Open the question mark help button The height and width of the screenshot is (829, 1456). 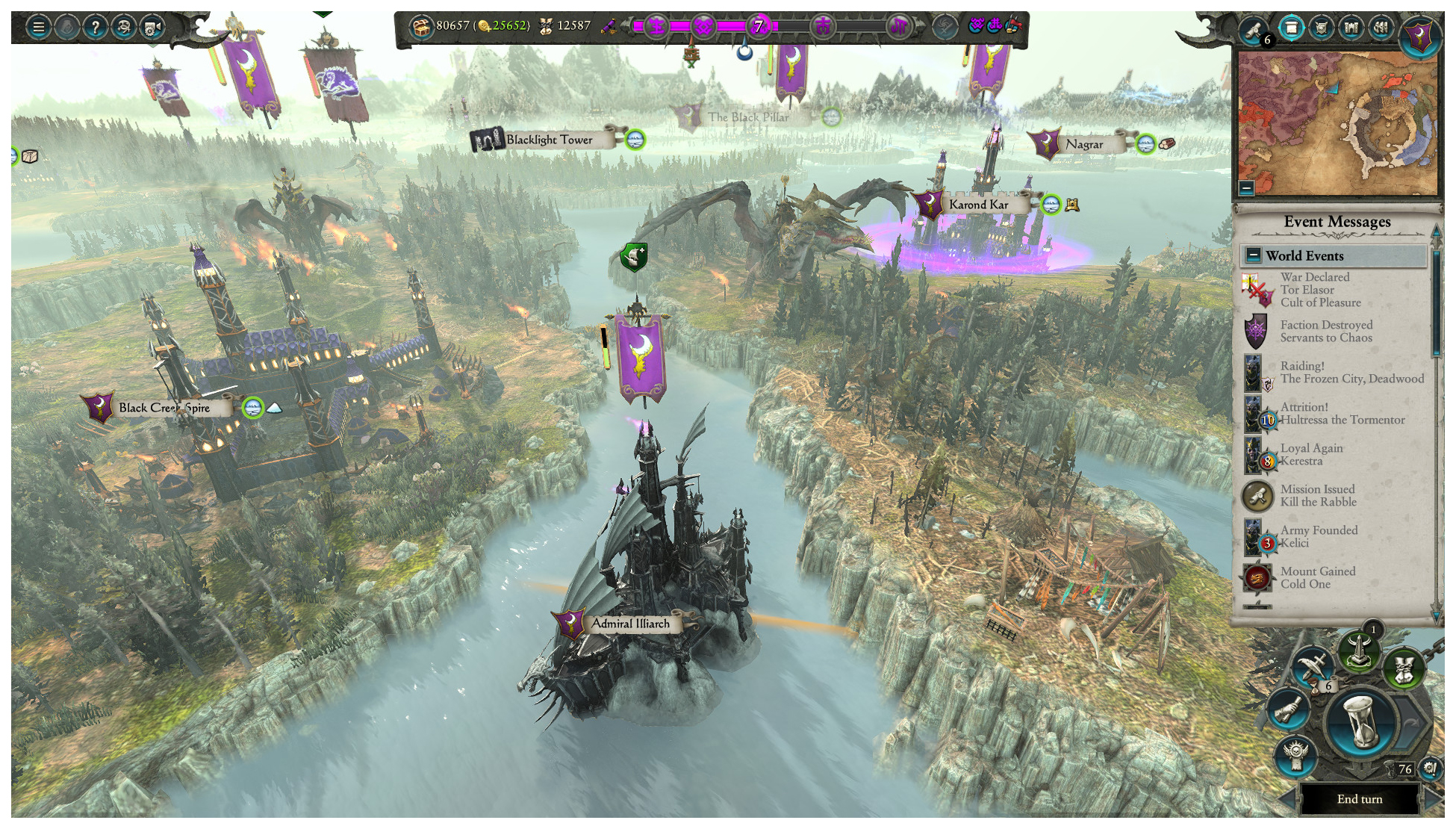pos(95,28)
